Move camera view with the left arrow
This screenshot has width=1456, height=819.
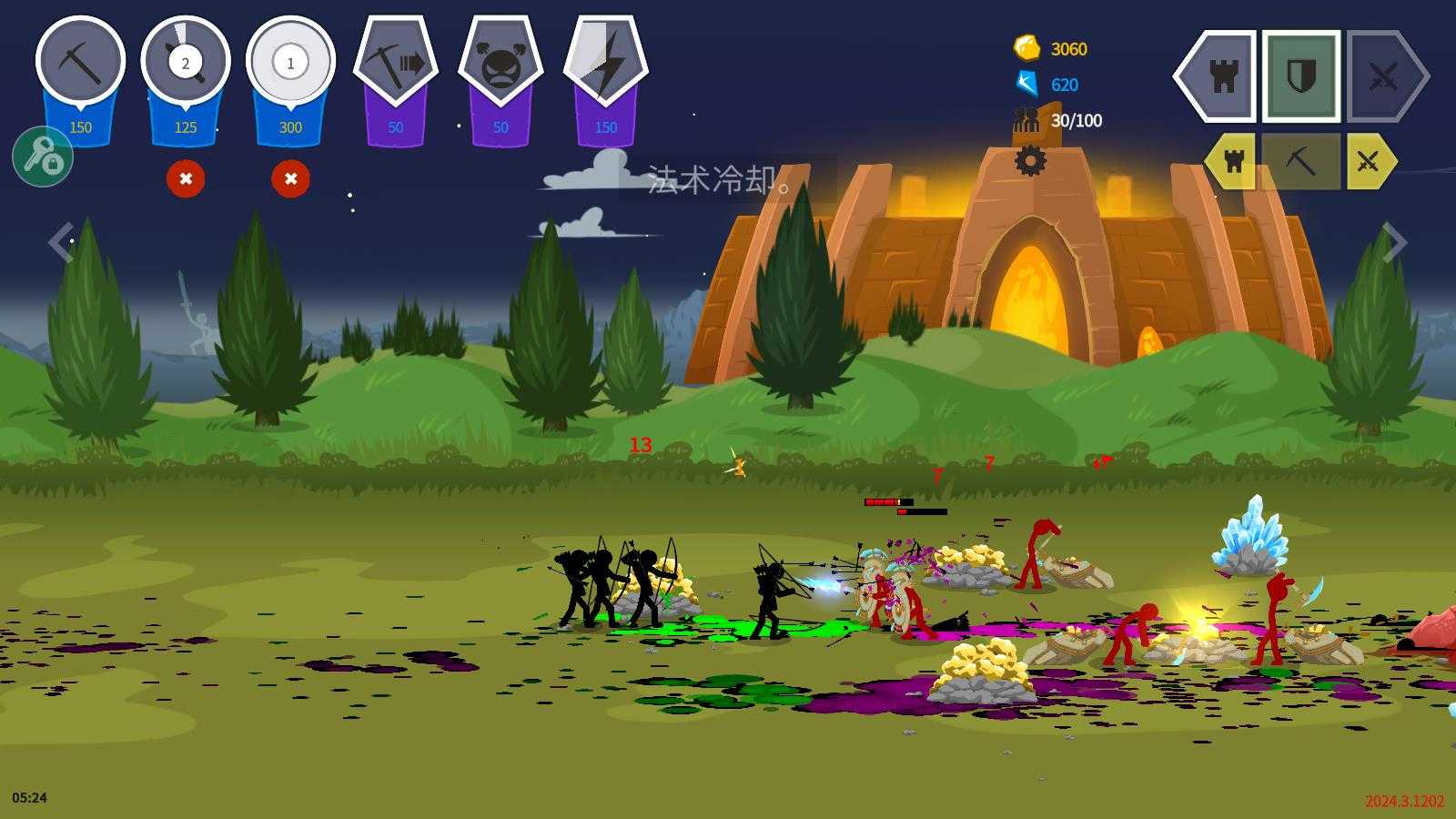[x=60, y=242]
